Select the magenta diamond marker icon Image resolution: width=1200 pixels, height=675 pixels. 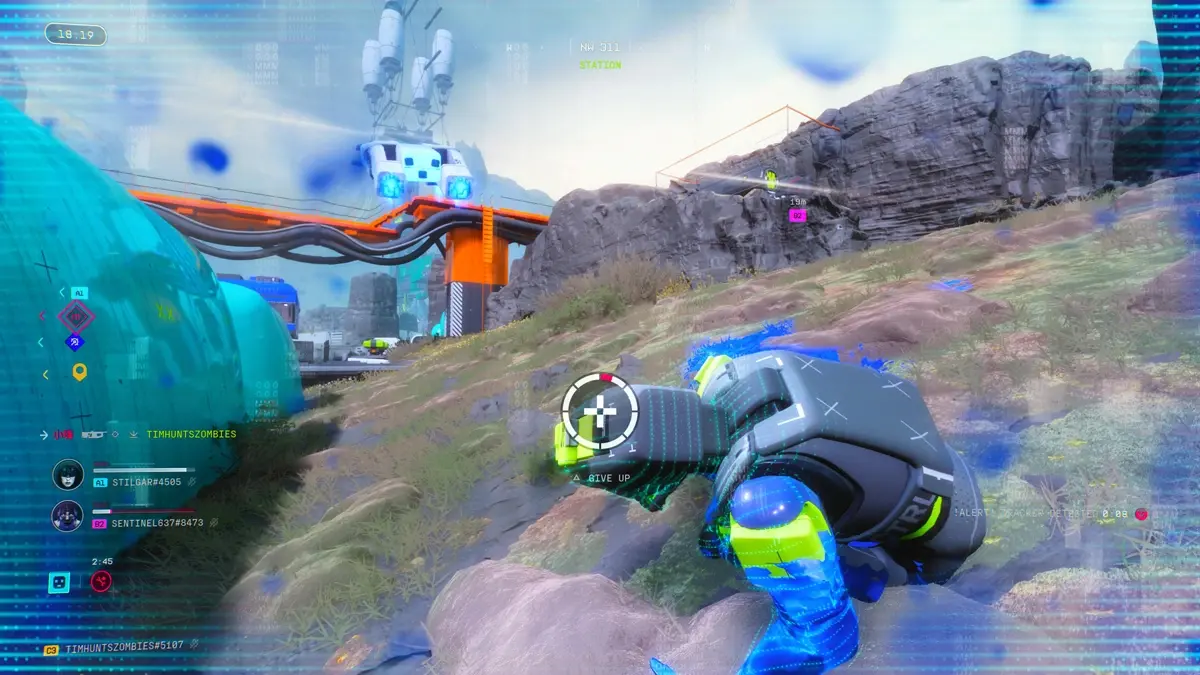tap(76, 317)
